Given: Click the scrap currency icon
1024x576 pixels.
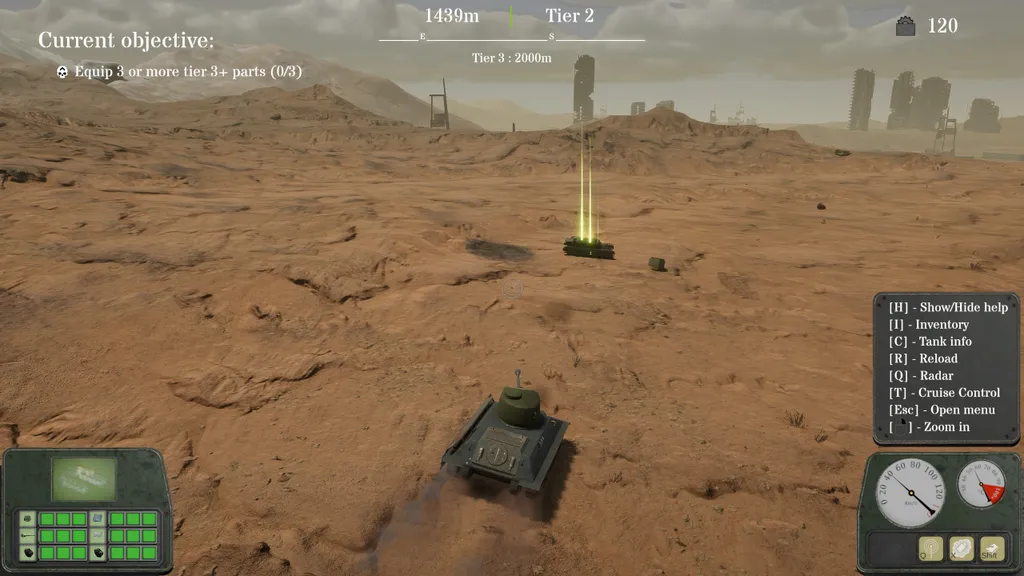Looking at the screenshot, I should point(905,27).
